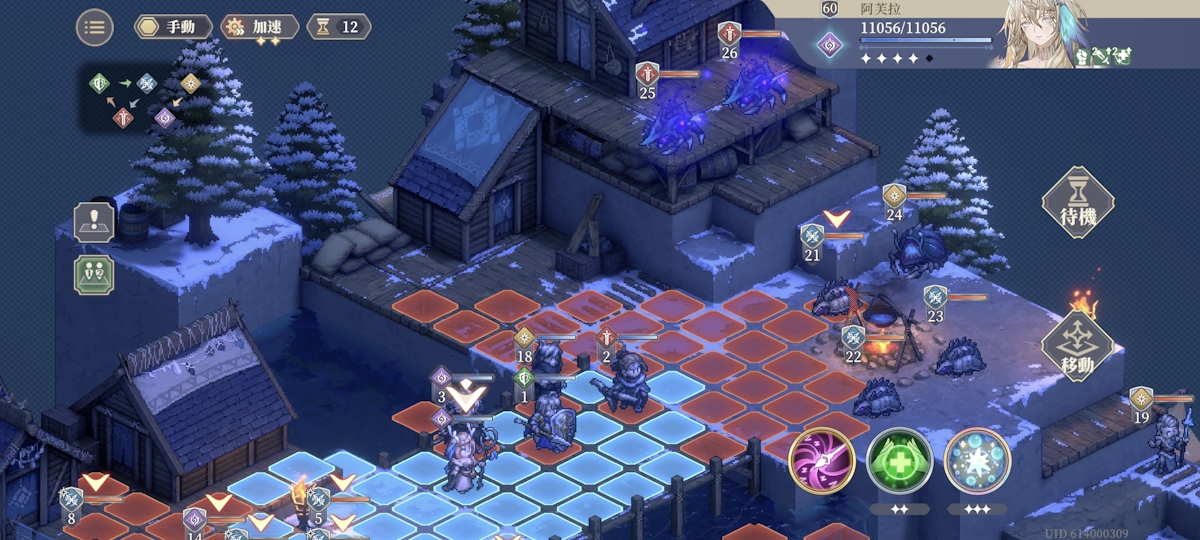This screenshot has width=1200, height=540.
Task: Open the green turn order units button
Action: click(x=94, y=274)
